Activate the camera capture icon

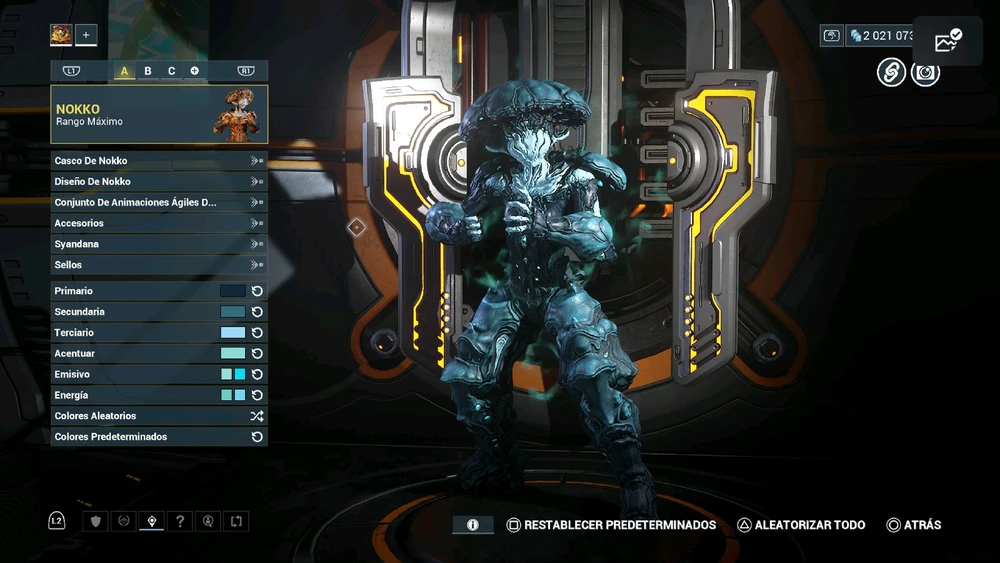tap(925, 72)
